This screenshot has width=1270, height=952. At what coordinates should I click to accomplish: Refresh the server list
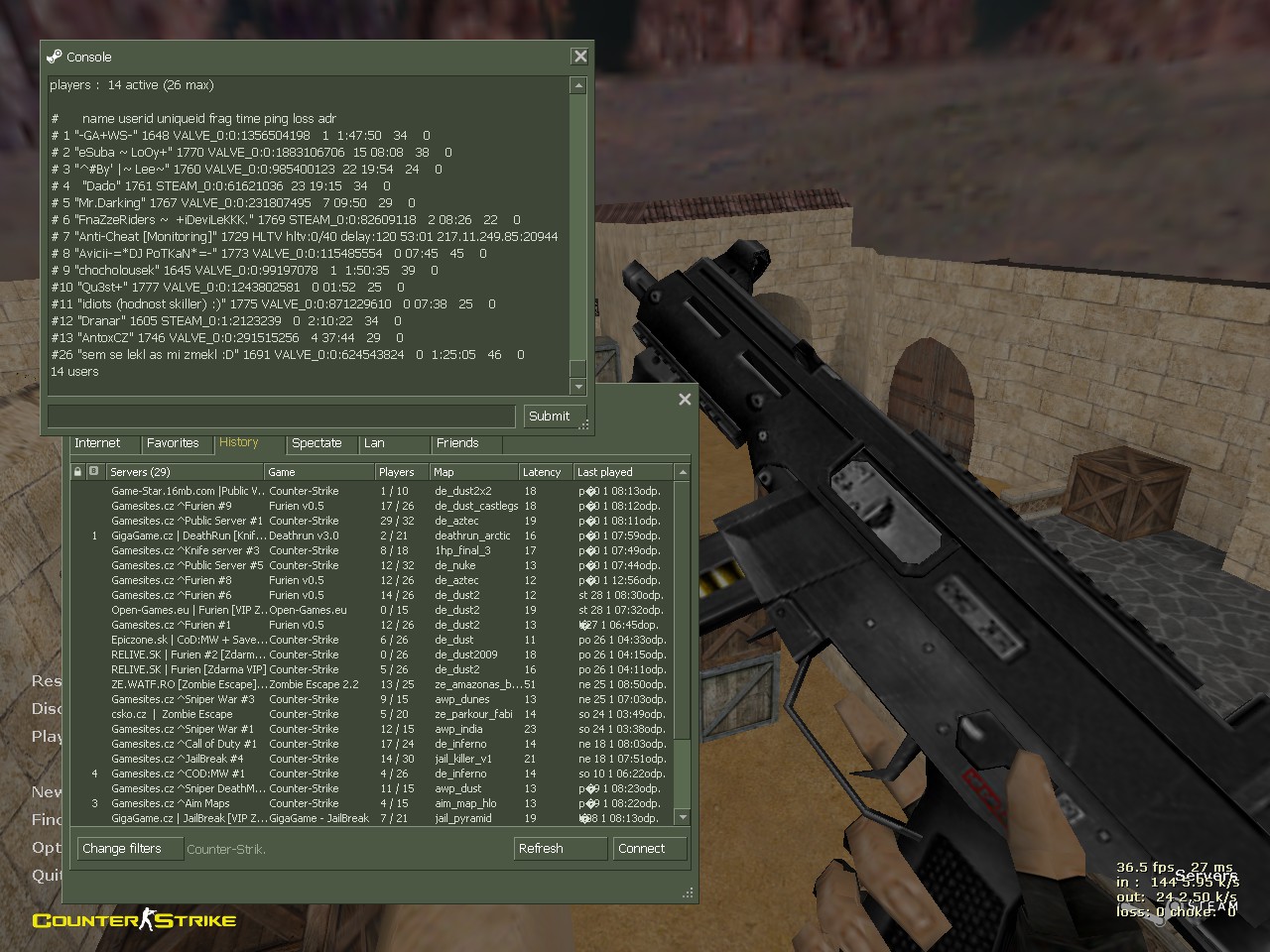[541, 849]
